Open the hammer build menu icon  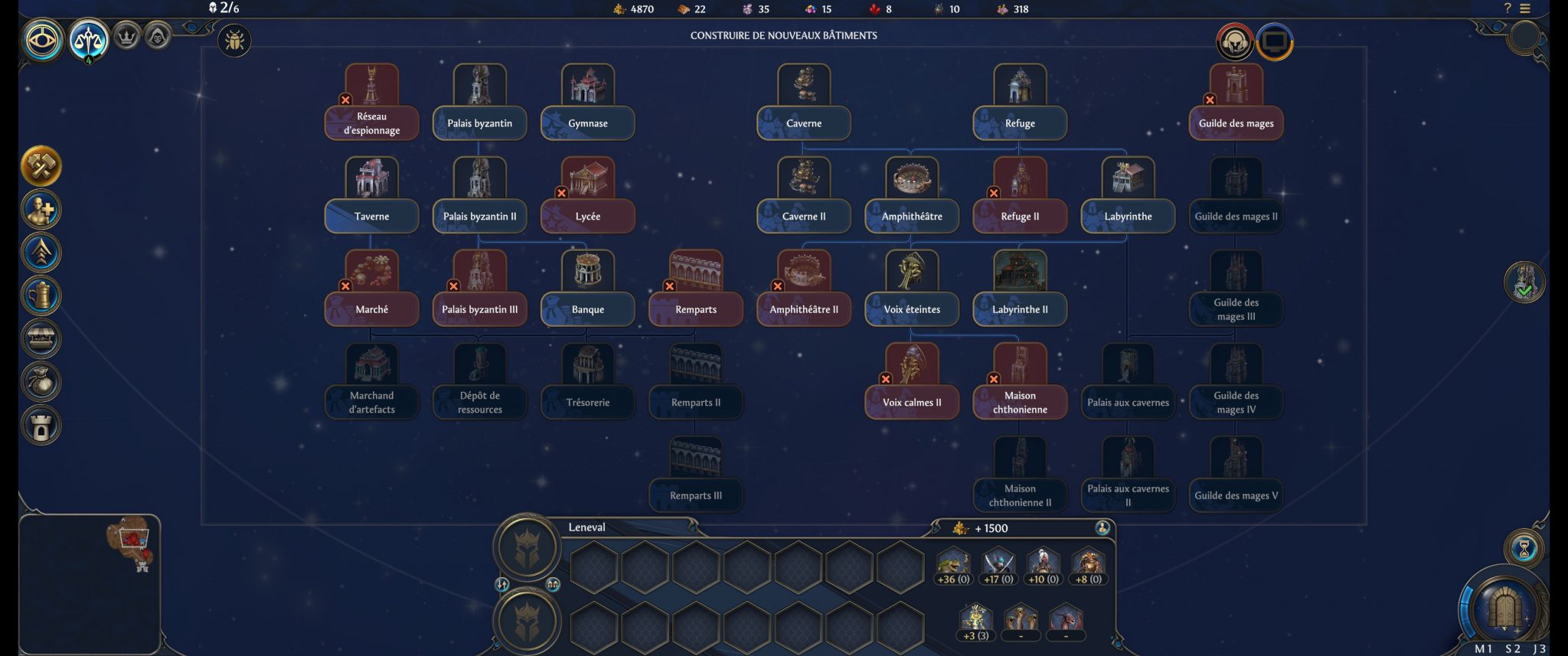click(x=41, y=166)
